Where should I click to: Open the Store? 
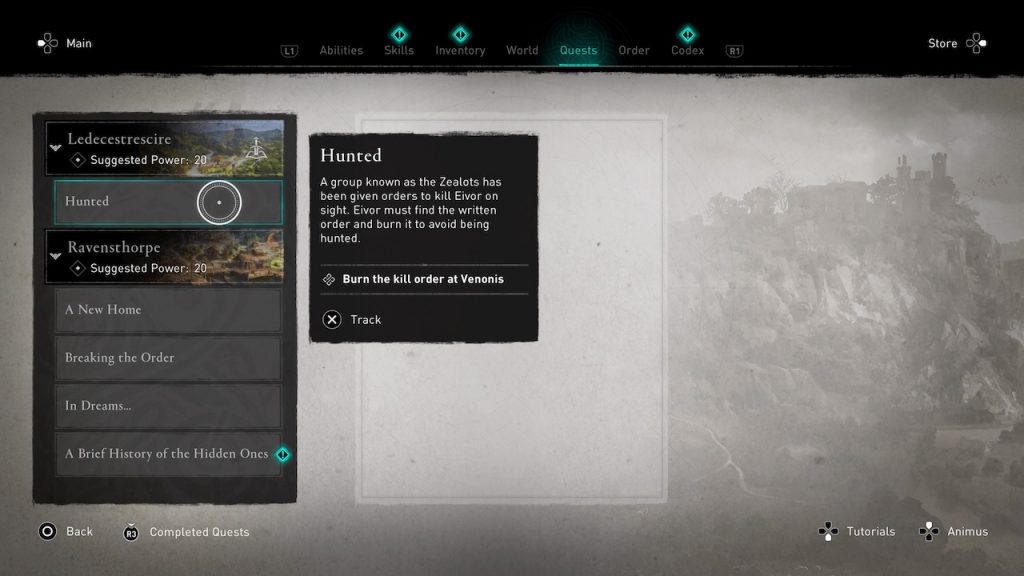pyautogui.click(x=957, y=43)
